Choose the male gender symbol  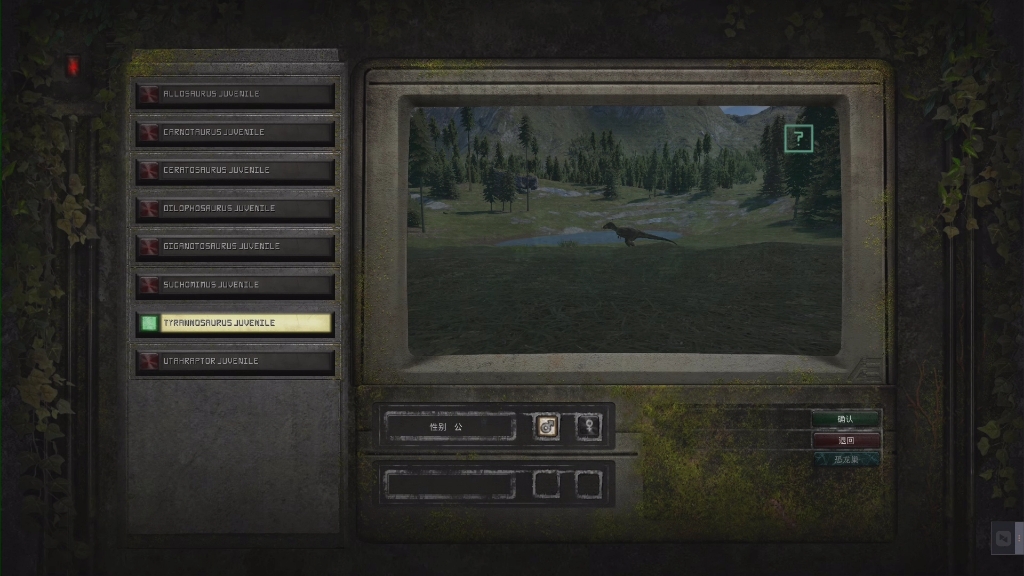[547, 427]
